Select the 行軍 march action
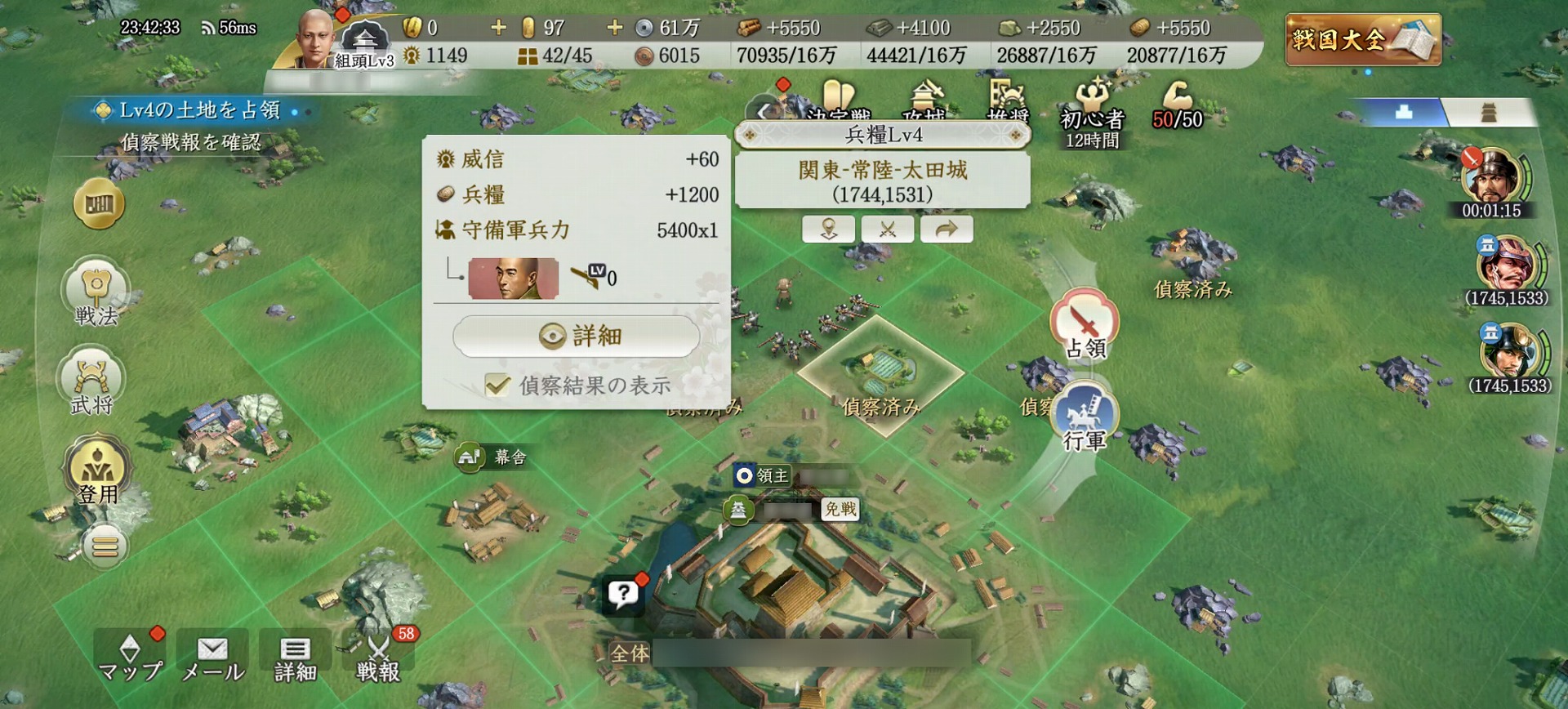This screenshot has height=709, width=1568. (x=1084, y=418)
